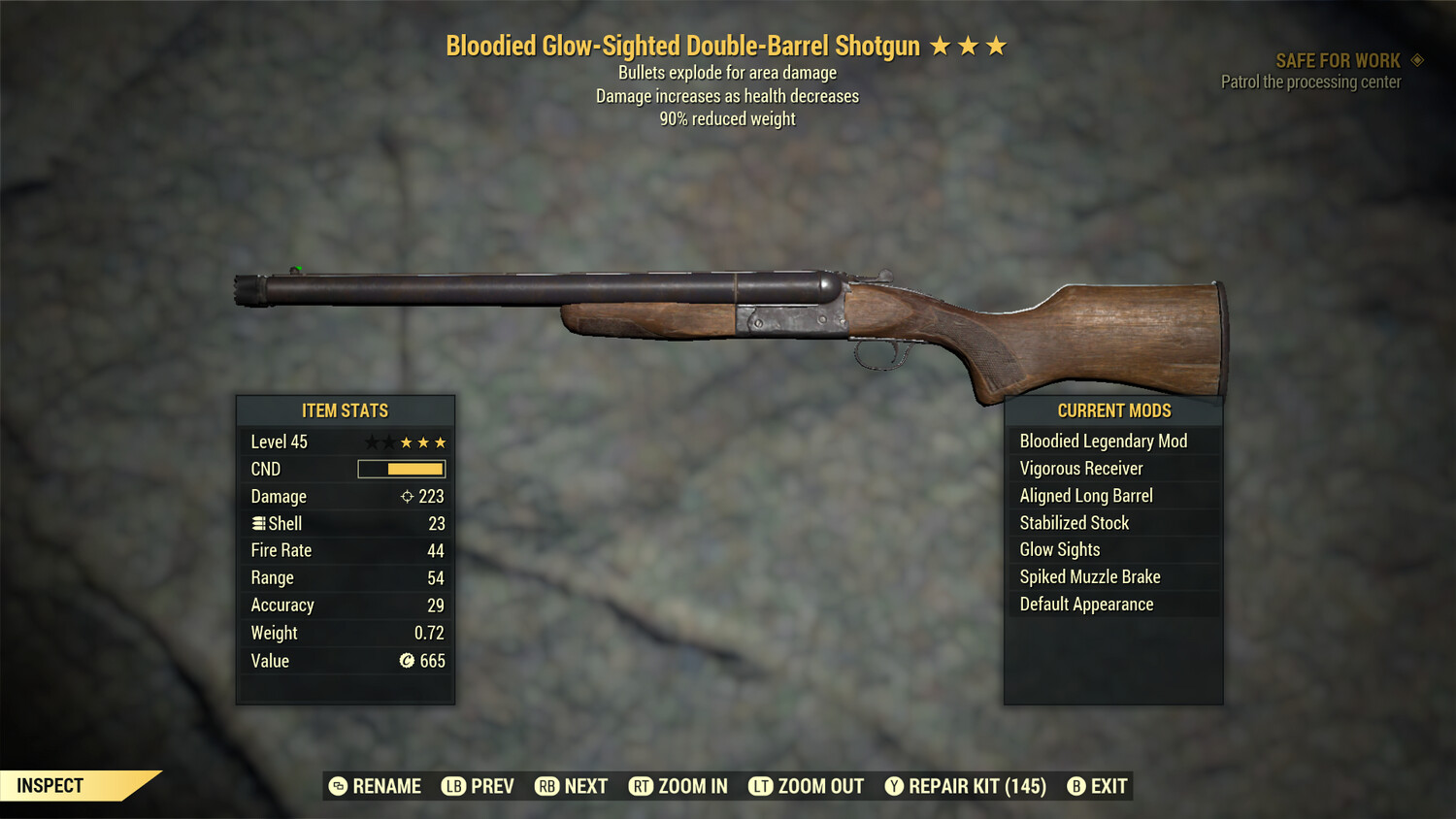Click the shell ammo icon in Item Stats
This screenshot has width=1456, height=819.
(258, 523)
